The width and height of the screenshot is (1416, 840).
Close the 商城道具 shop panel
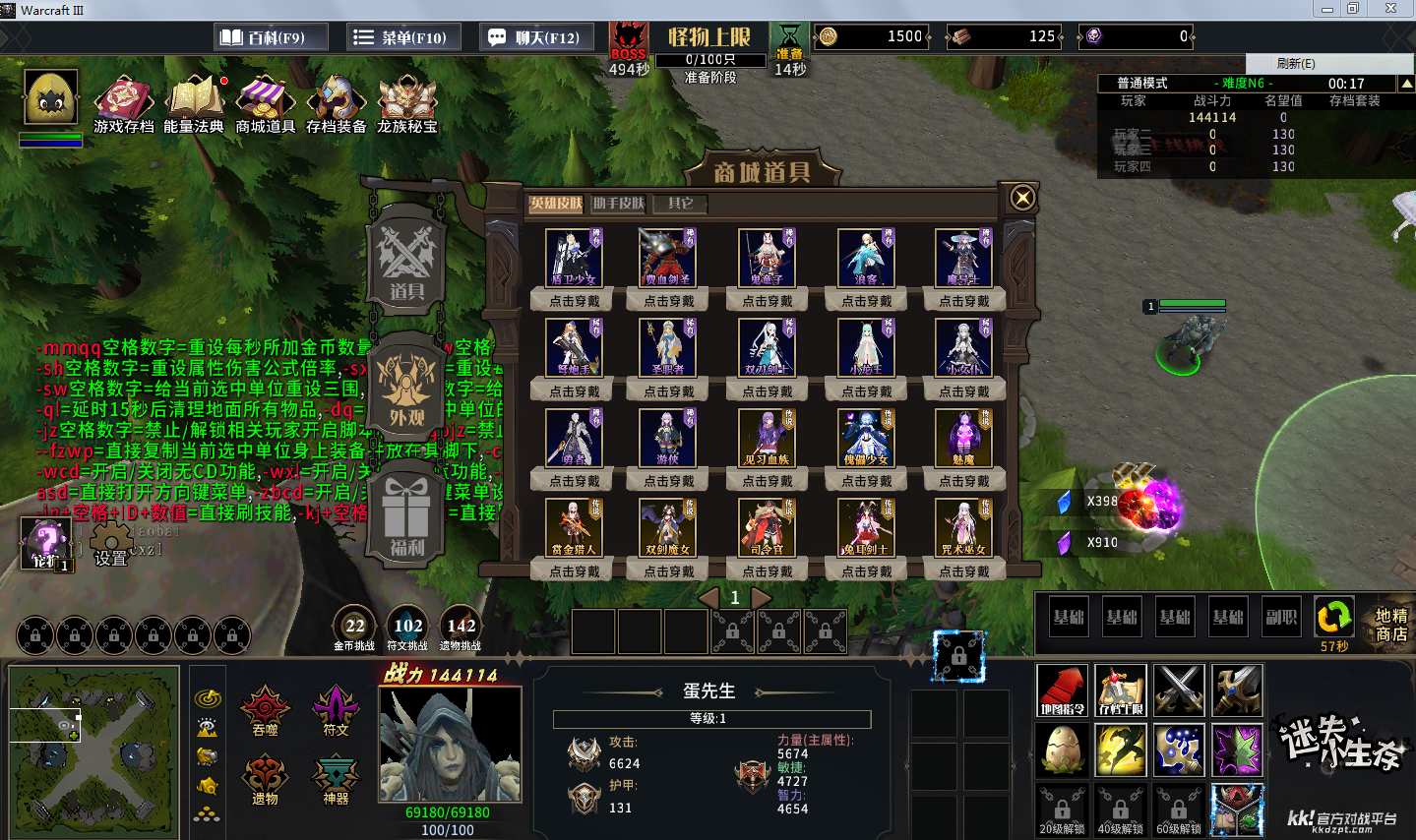pyautogui.click(x=1022, y=198)
